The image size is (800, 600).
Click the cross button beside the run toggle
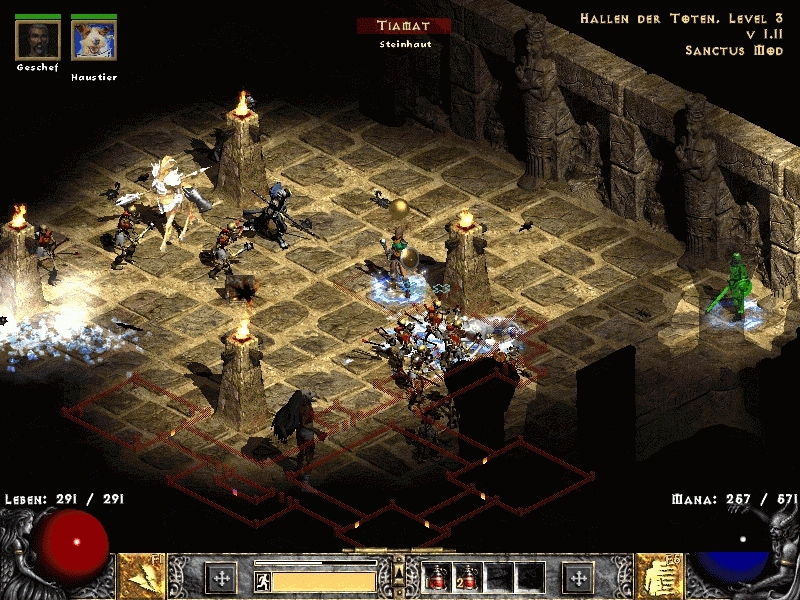[221, 577]
